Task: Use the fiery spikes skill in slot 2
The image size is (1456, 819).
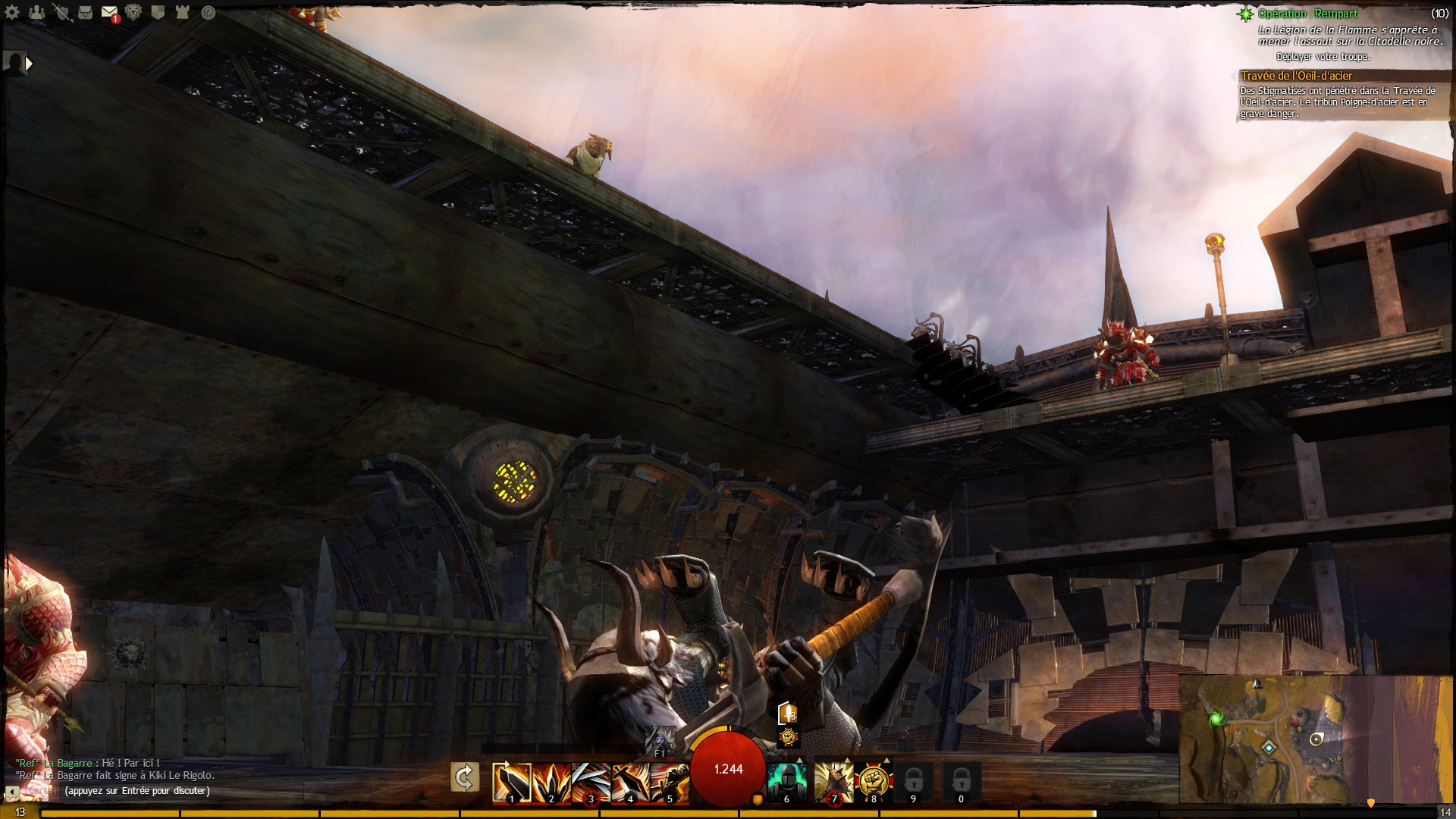Action: point(551,782)
